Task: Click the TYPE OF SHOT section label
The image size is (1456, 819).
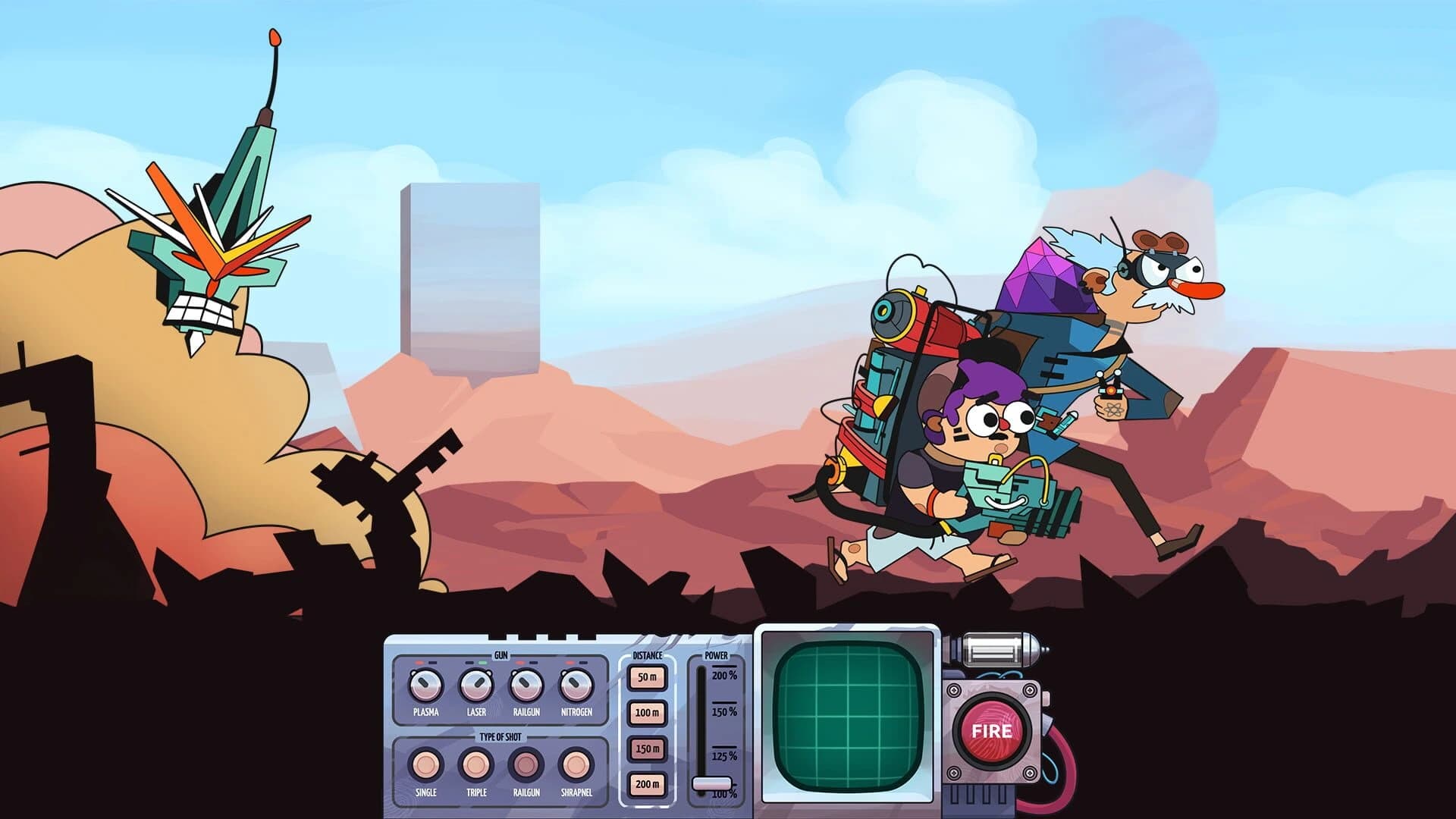Action: pyautogui.click(x=500, y=736)
